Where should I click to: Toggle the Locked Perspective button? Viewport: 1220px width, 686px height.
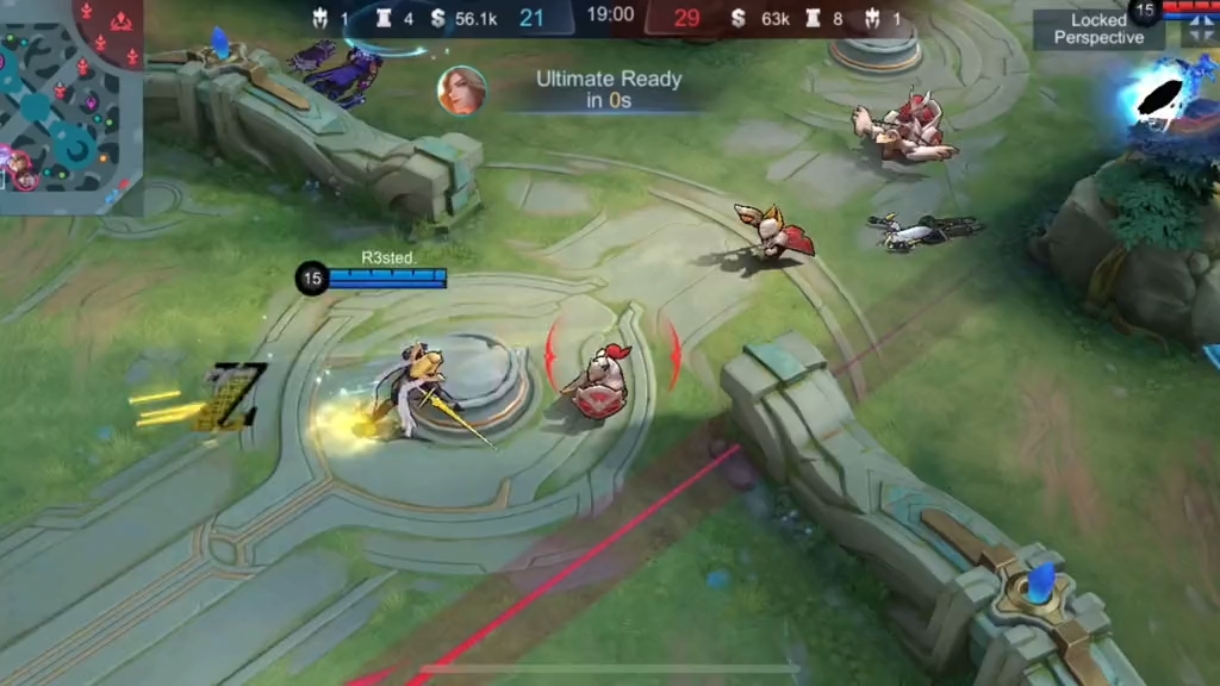coord(1098,29)
